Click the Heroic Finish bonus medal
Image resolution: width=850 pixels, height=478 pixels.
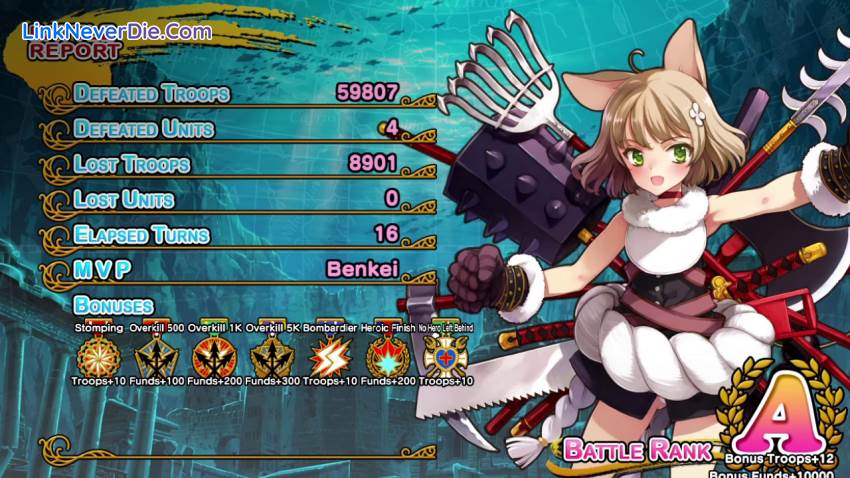click(385, 355)
